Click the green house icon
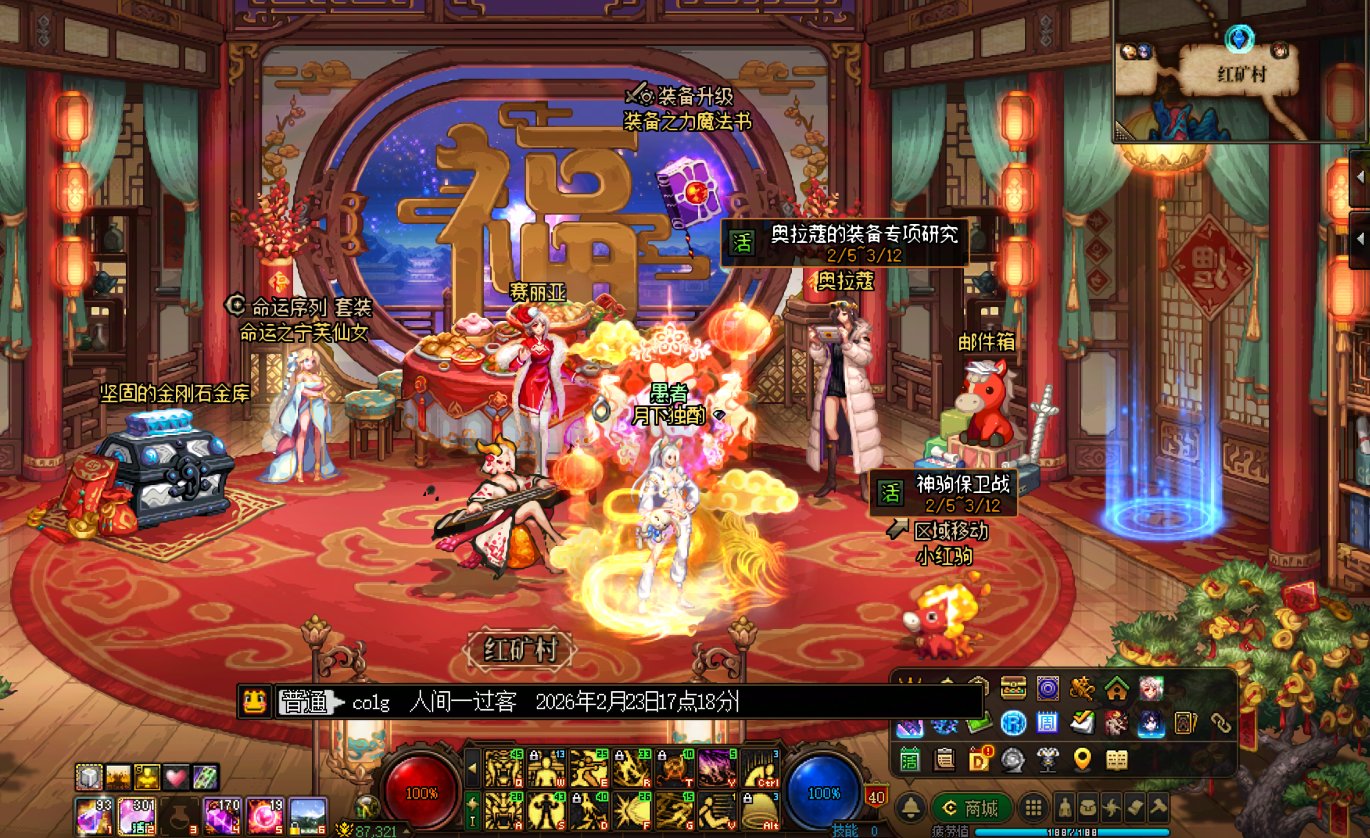The height and width of the screenshot is (838, 1370). [x=1116, y=688]
